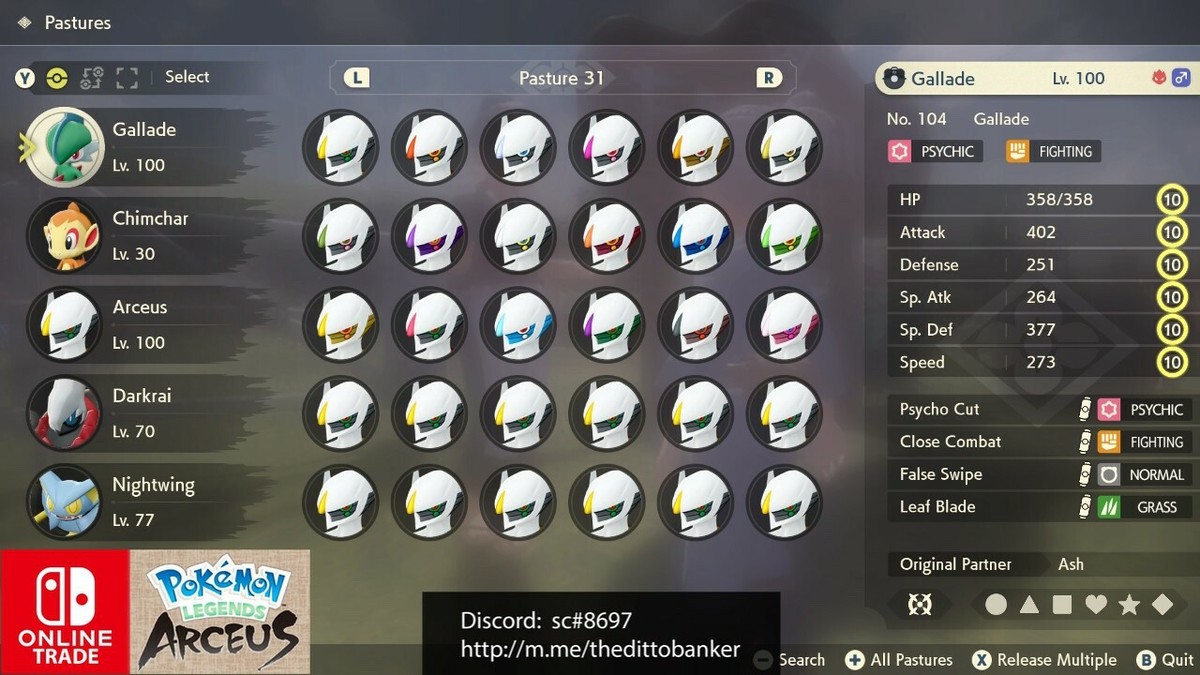Pick the party Arceus at Lv. 100

[140, 323]
